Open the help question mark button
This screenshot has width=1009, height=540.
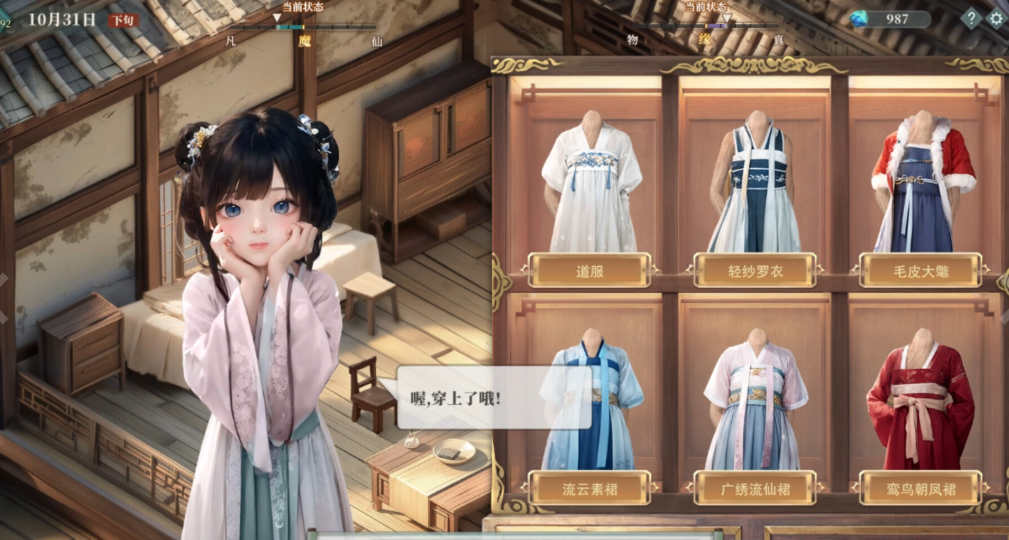(x=970, y=18)
